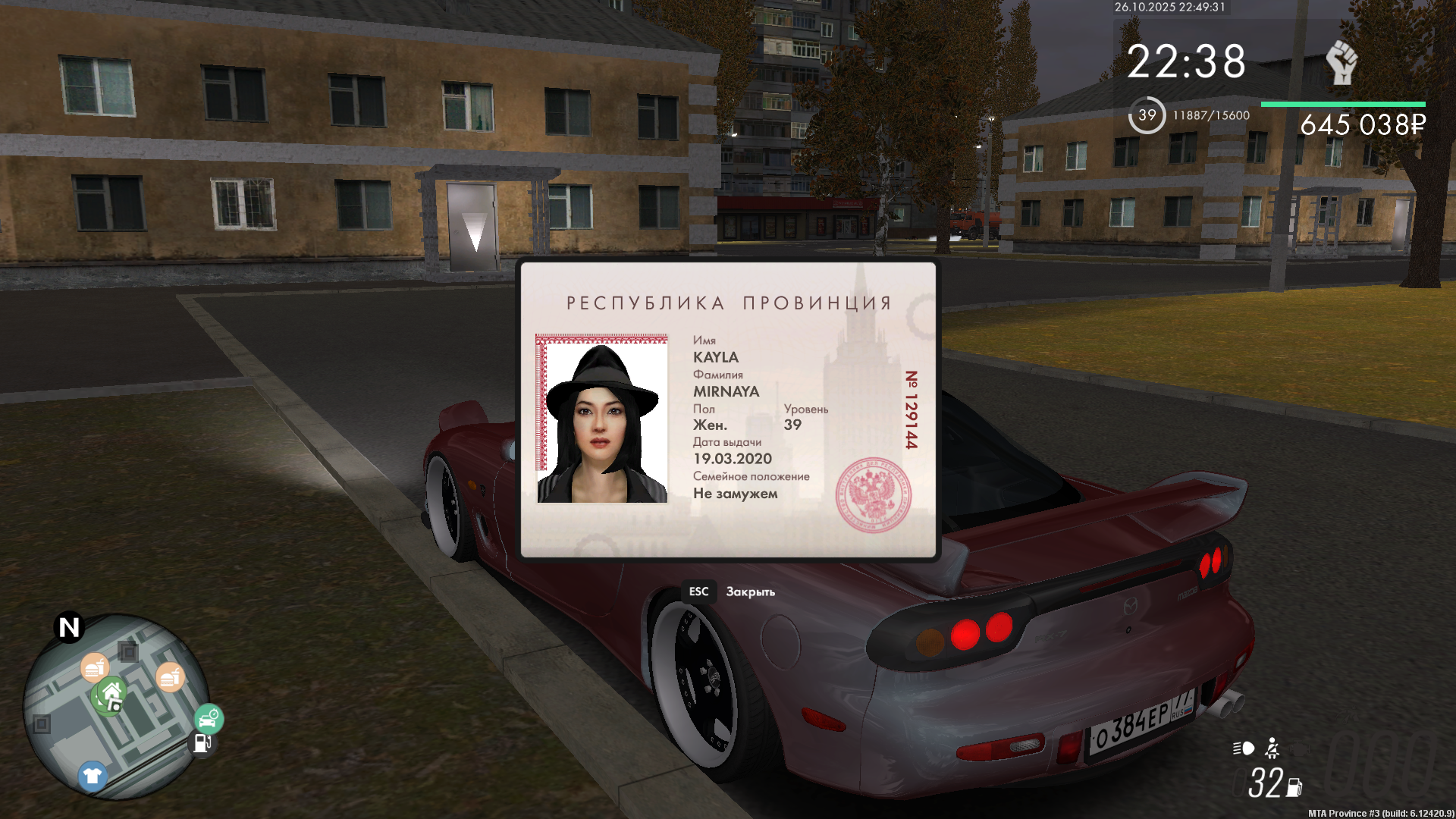Click the N compass badge on minimap
Image resolution: width=1456 pixels, height=819 pixels.
69,627
